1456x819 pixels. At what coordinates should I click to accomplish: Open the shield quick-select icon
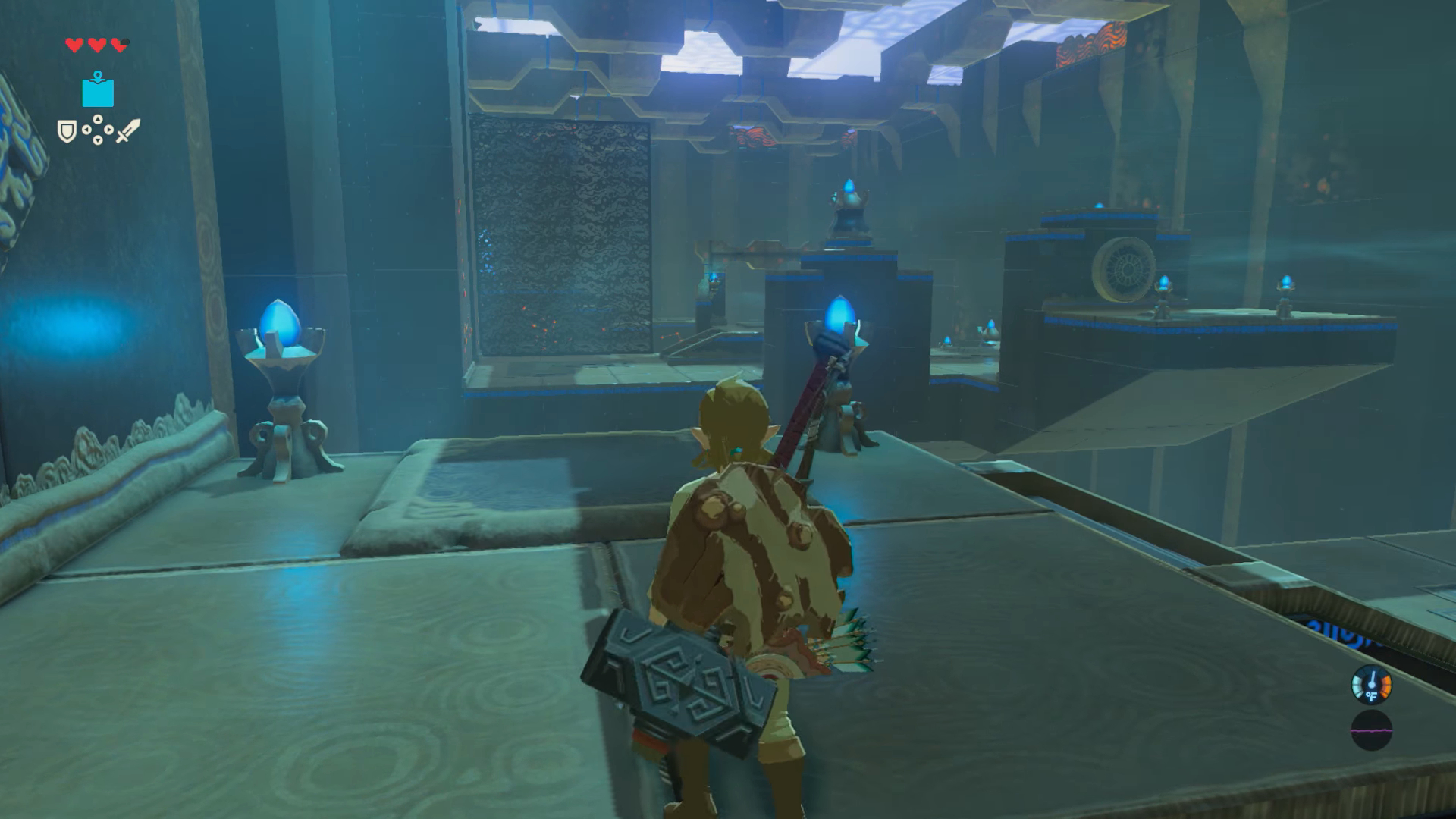(x=67, y=132)
